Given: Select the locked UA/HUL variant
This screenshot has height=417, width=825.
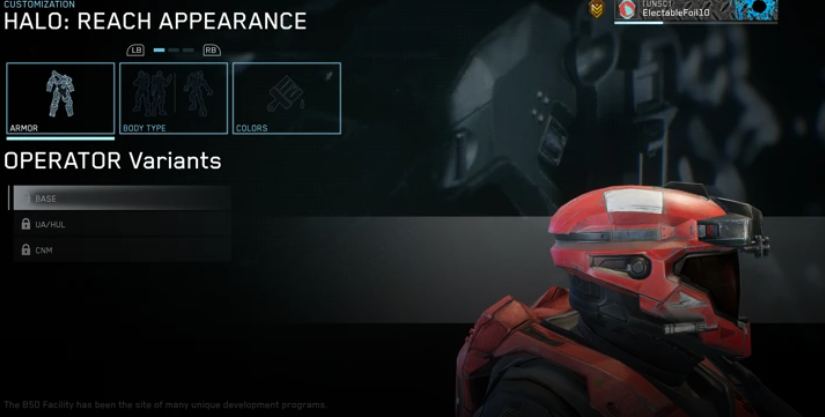Looking at the screenshot, I should click(120, 224).
